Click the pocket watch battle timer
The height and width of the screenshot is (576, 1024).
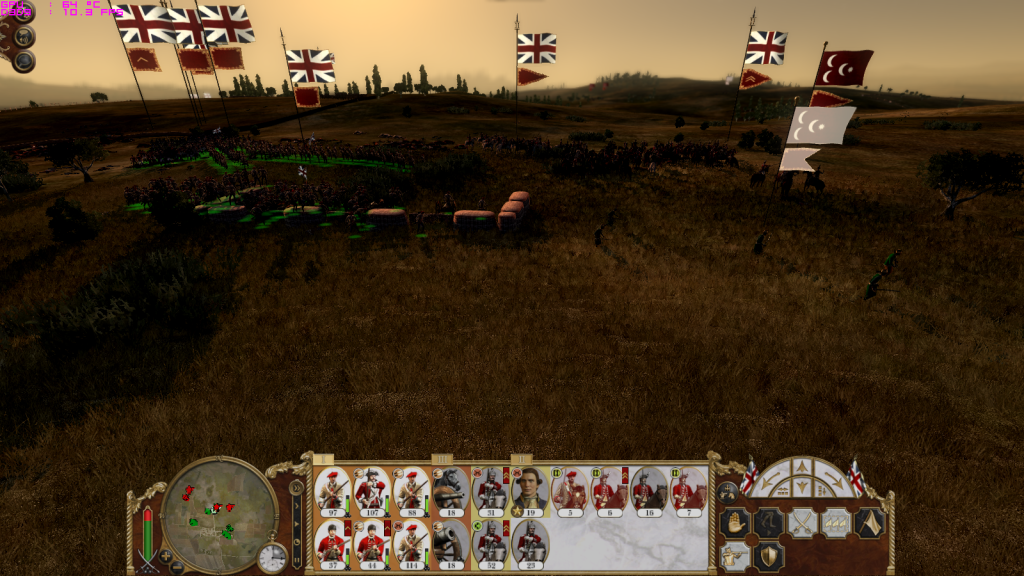click(272, 558)
